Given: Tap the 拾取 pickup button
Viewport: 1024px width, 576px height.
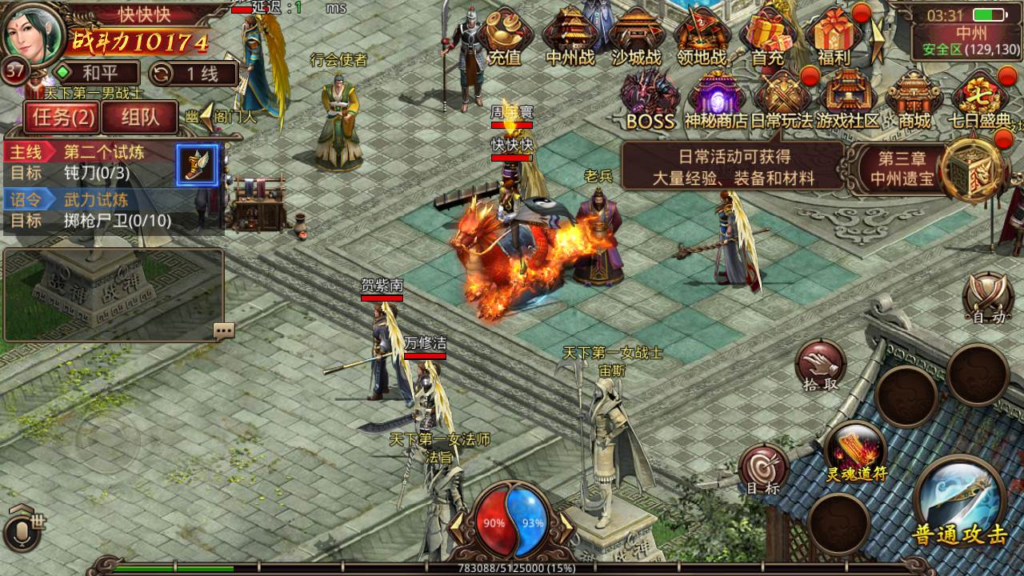Looking at the screenshot, I should (x=820, y=365).
